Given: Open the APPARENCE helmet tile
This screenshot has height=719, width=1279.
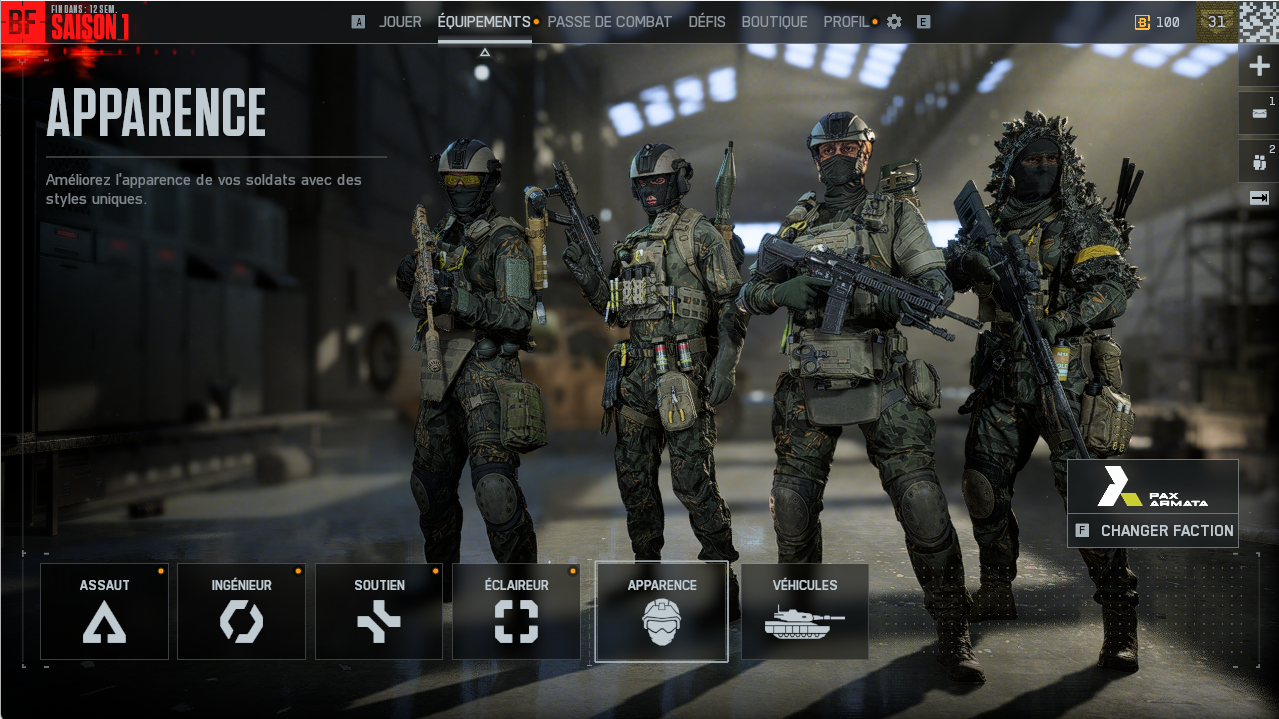Looking at the screenshot, I should pyautogui.click(x=661, y=611).
